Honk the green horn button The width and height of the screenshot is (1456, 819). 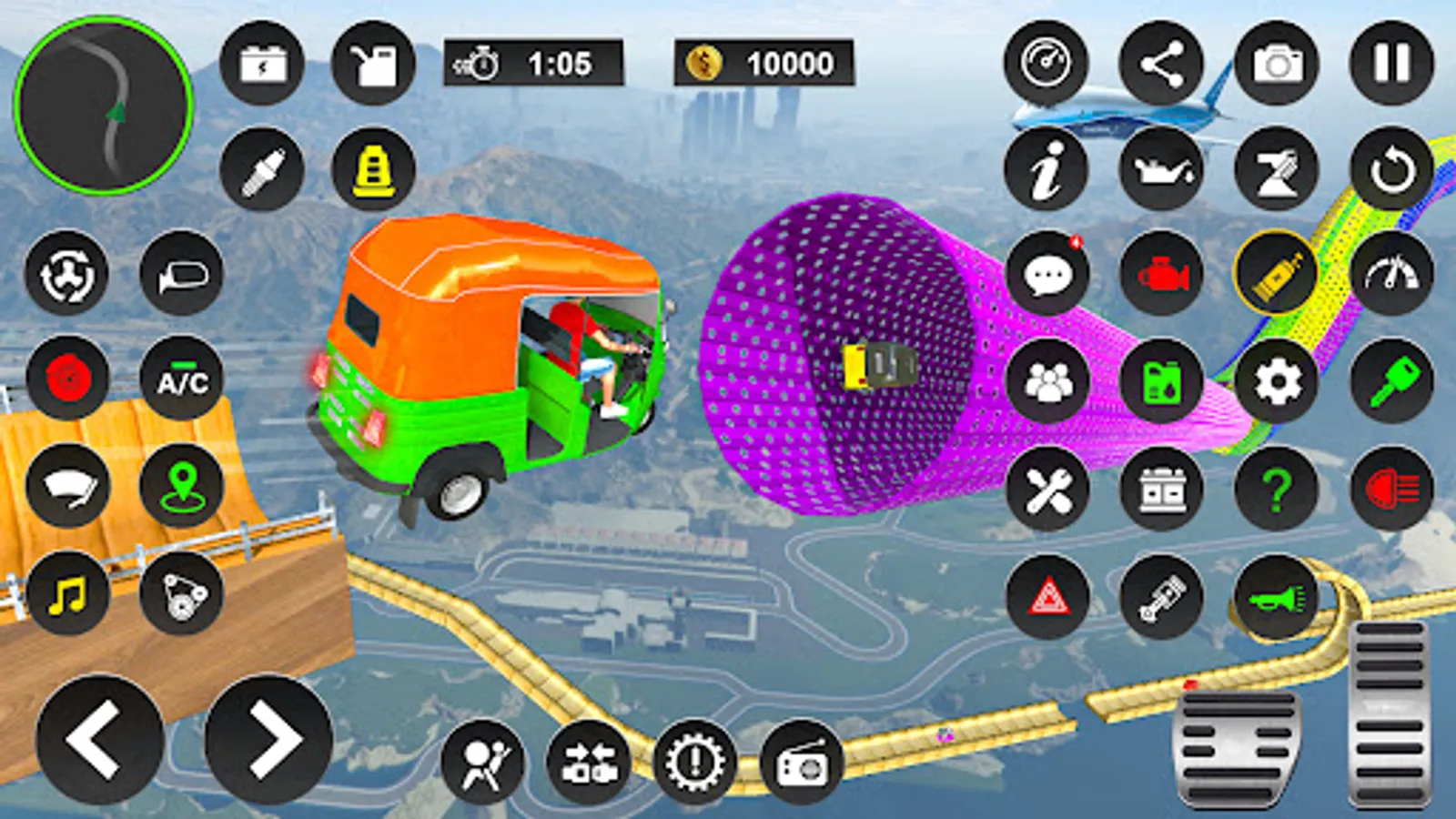pyautogui.click(x=1277, y=597)
